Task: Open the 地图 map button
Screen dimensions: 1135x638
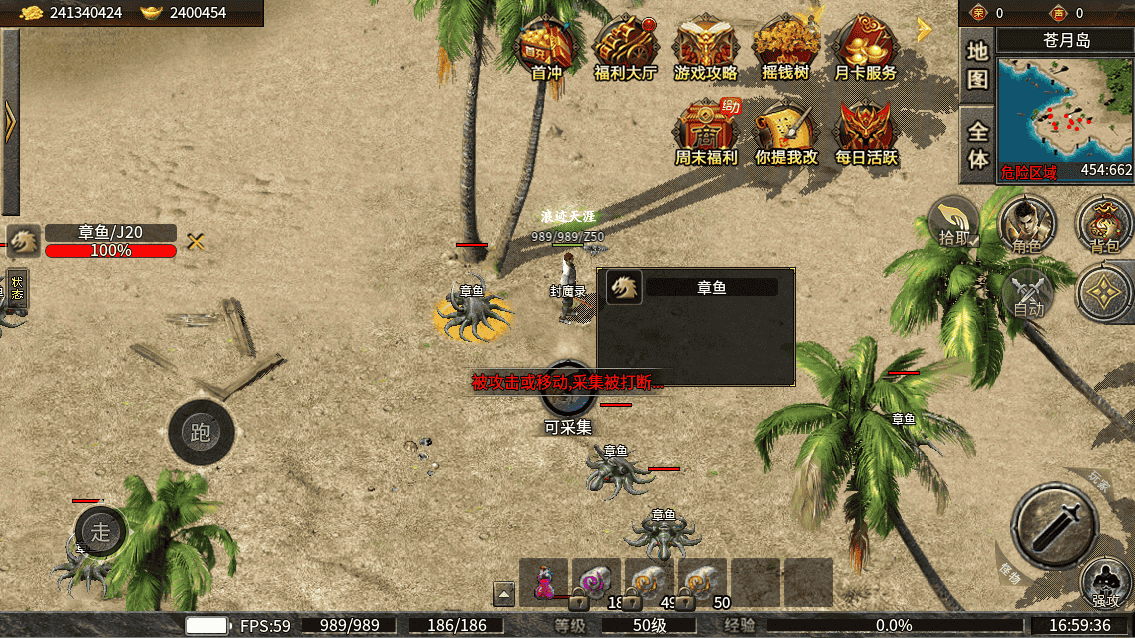Action: click(x=977, y=66)
